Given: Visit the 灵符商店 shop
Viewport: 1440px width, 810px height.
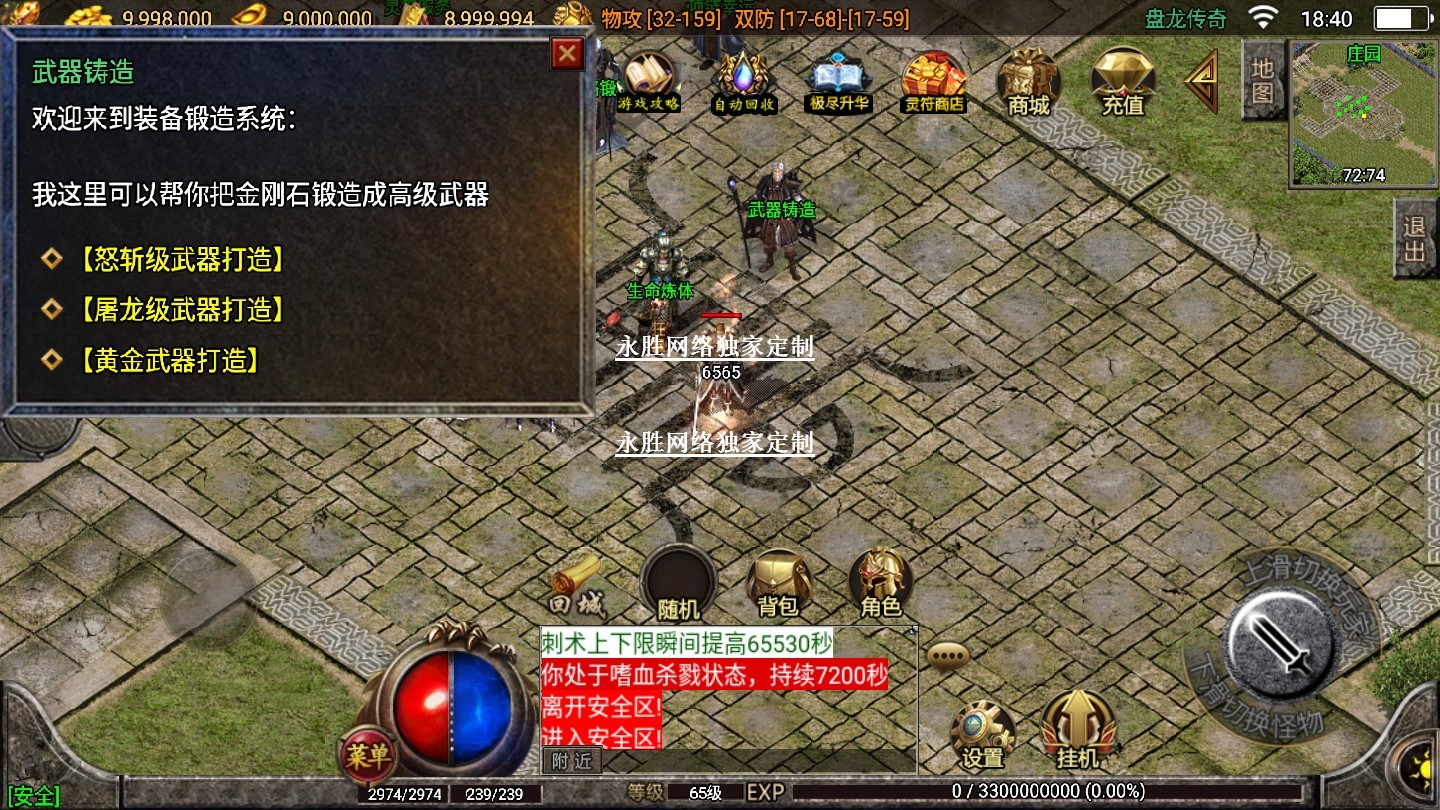Looking at the screenshot, I should click(x=934, y=81).
